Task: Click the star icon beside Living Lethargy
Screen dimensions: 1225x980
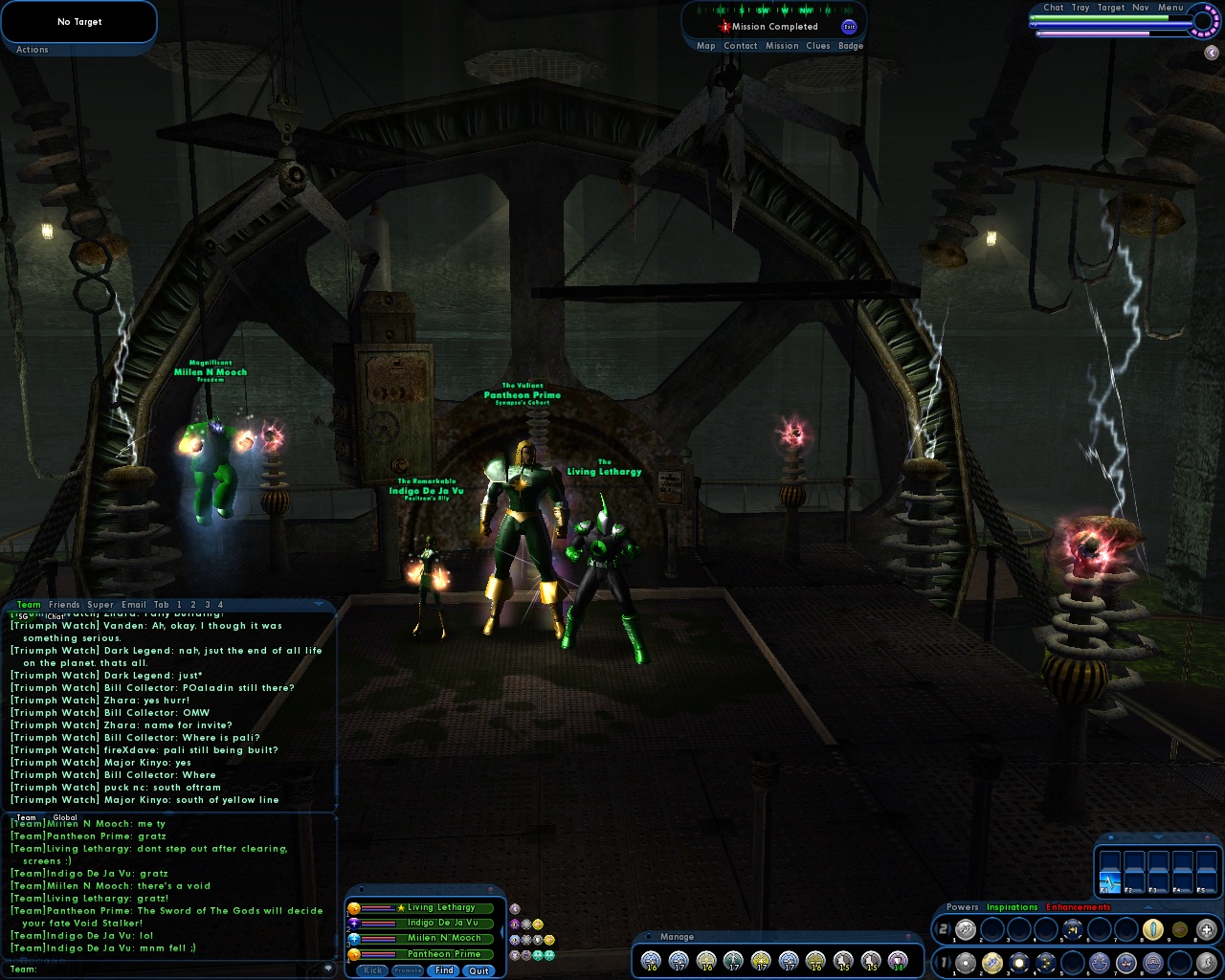Action: (x=402, y=908)
